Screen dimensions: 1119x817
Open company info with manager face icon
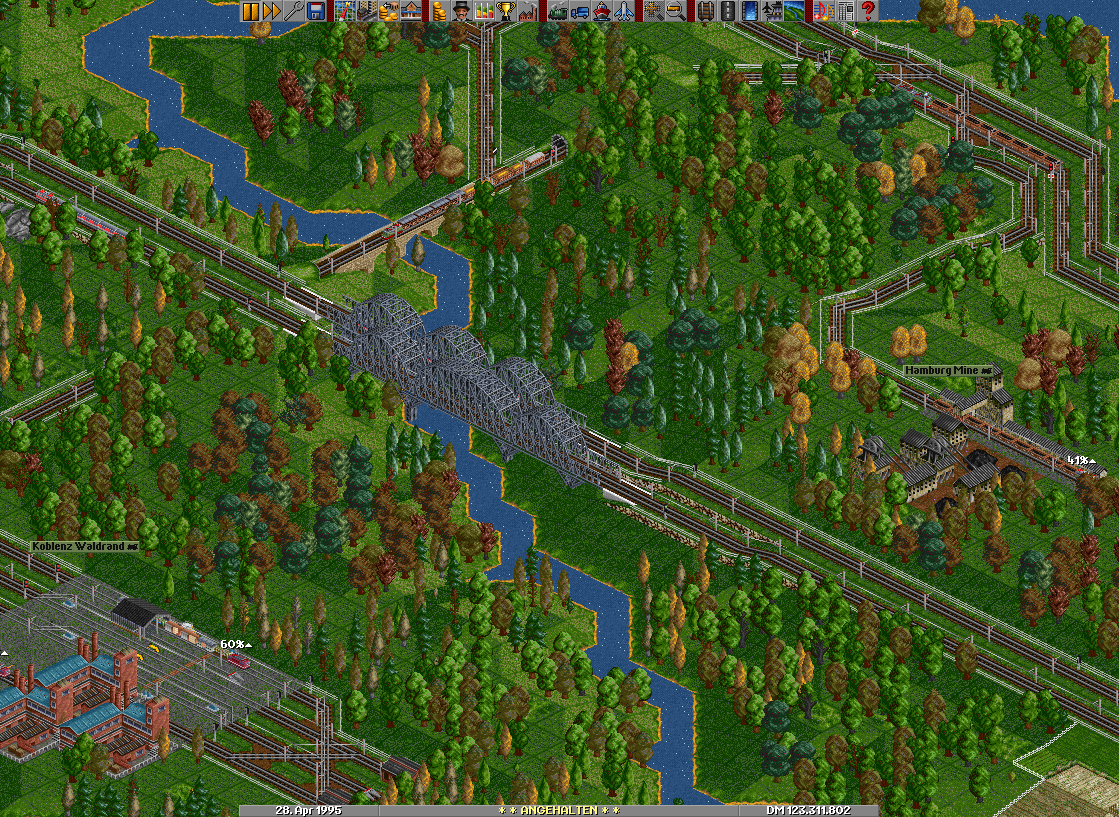coord(460,11)
